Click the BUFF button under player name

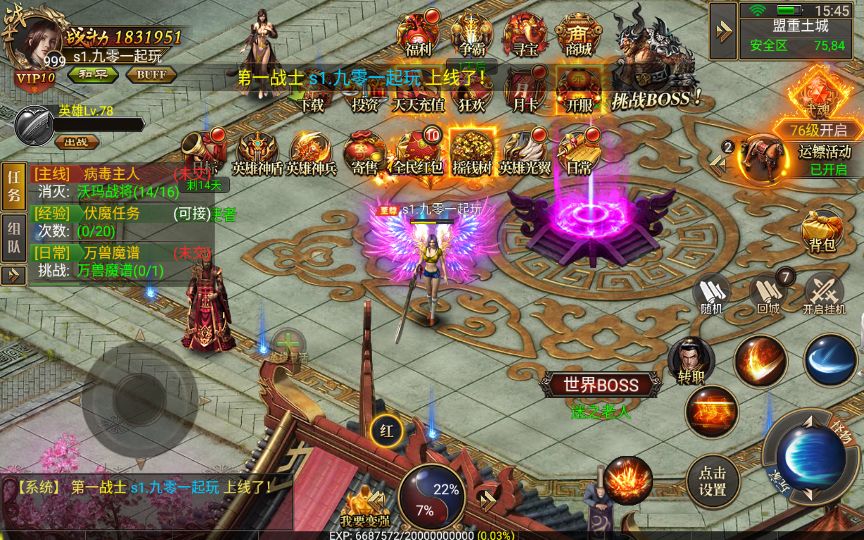[151, 74]
